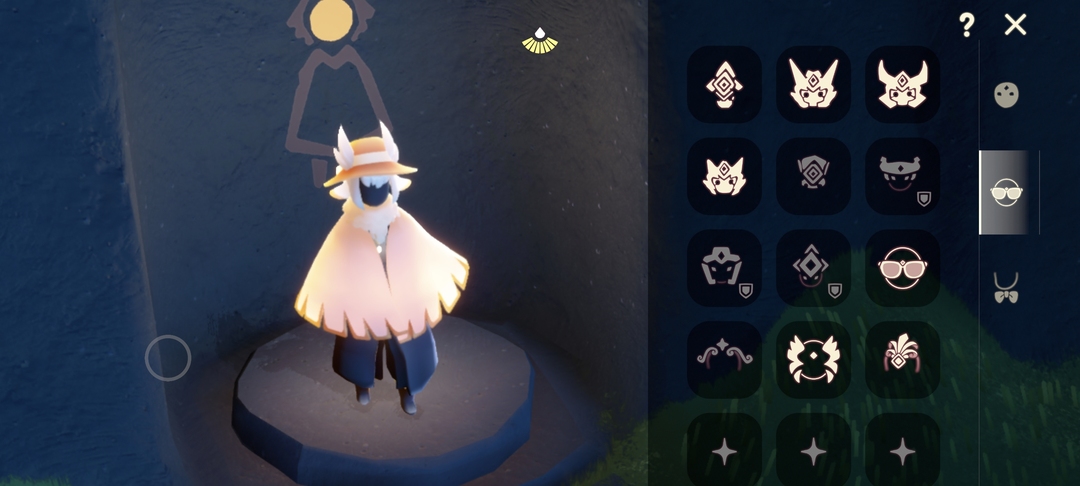Switch to the bow tie necklace tab

click(1005, 288)
